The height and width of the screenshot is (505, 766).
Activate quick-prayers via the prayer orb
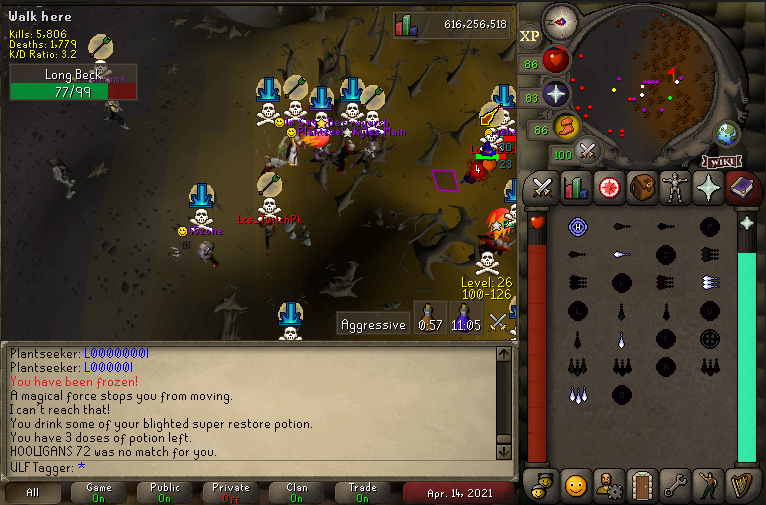556,95
